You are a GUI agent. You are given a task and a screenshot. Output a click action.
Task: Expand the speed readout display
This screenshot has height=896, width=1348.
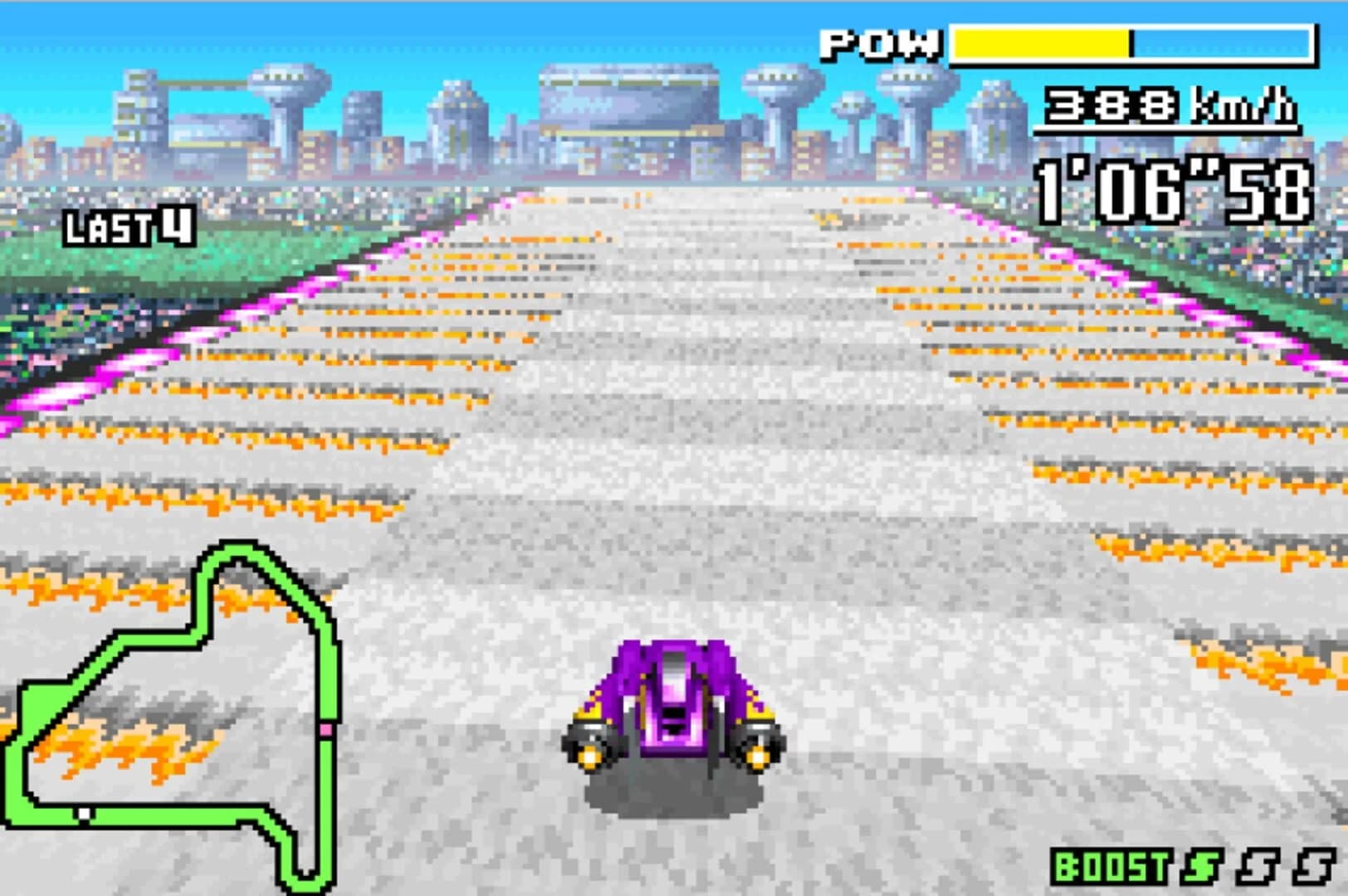click(x=1162, y=108)
